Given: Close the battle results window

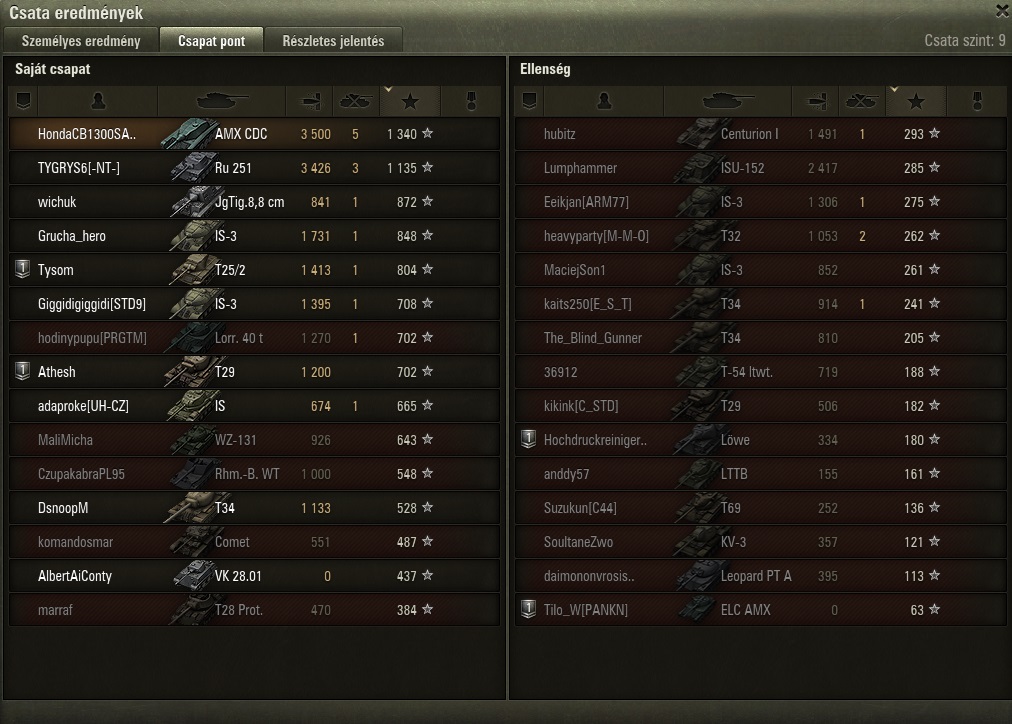Looking at the screenshot, I should 1001,12.
